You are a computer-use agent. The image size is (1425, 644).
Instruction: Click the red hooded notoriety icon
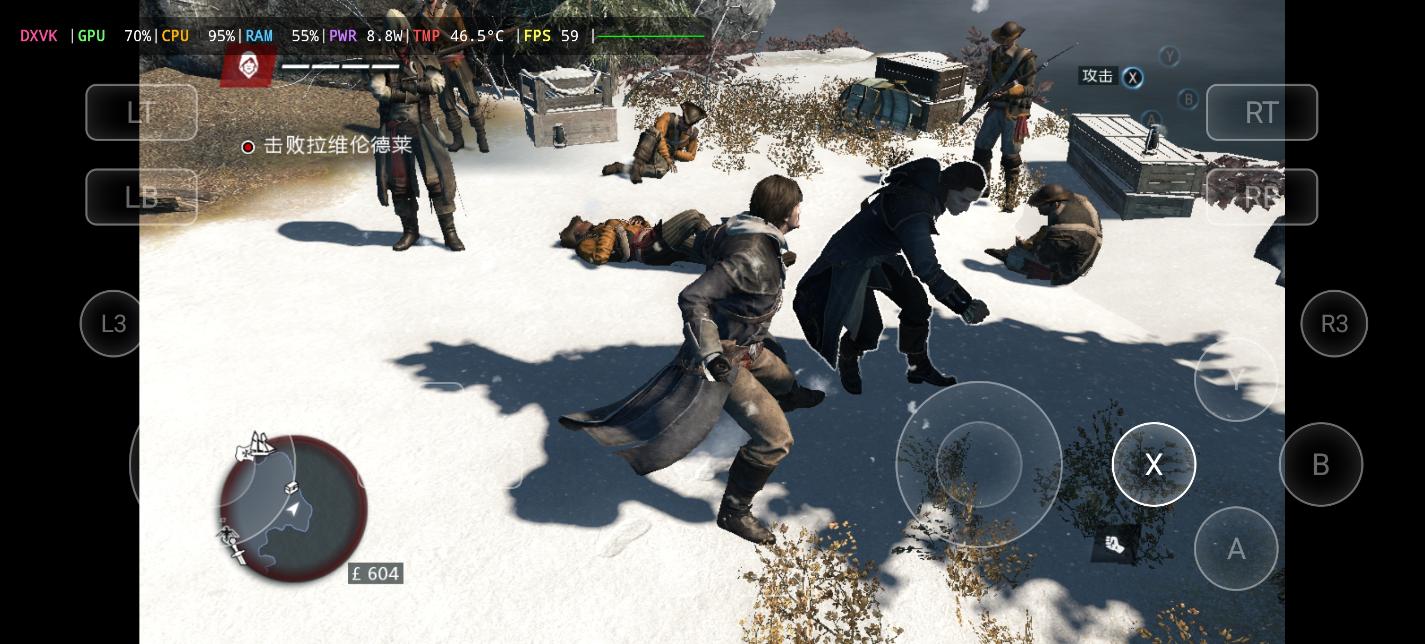click(248, 66)
